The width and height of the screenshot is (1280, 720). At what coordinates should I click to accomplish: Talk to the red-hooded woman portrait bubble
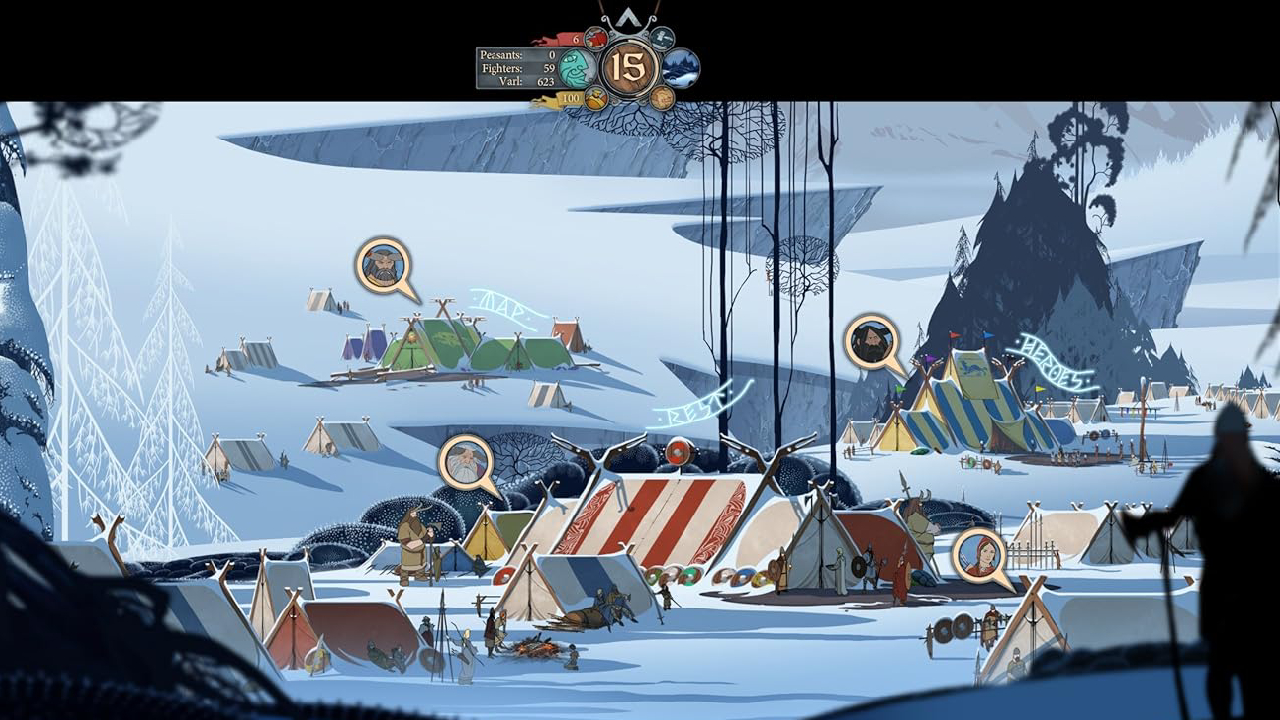point(979,555)
